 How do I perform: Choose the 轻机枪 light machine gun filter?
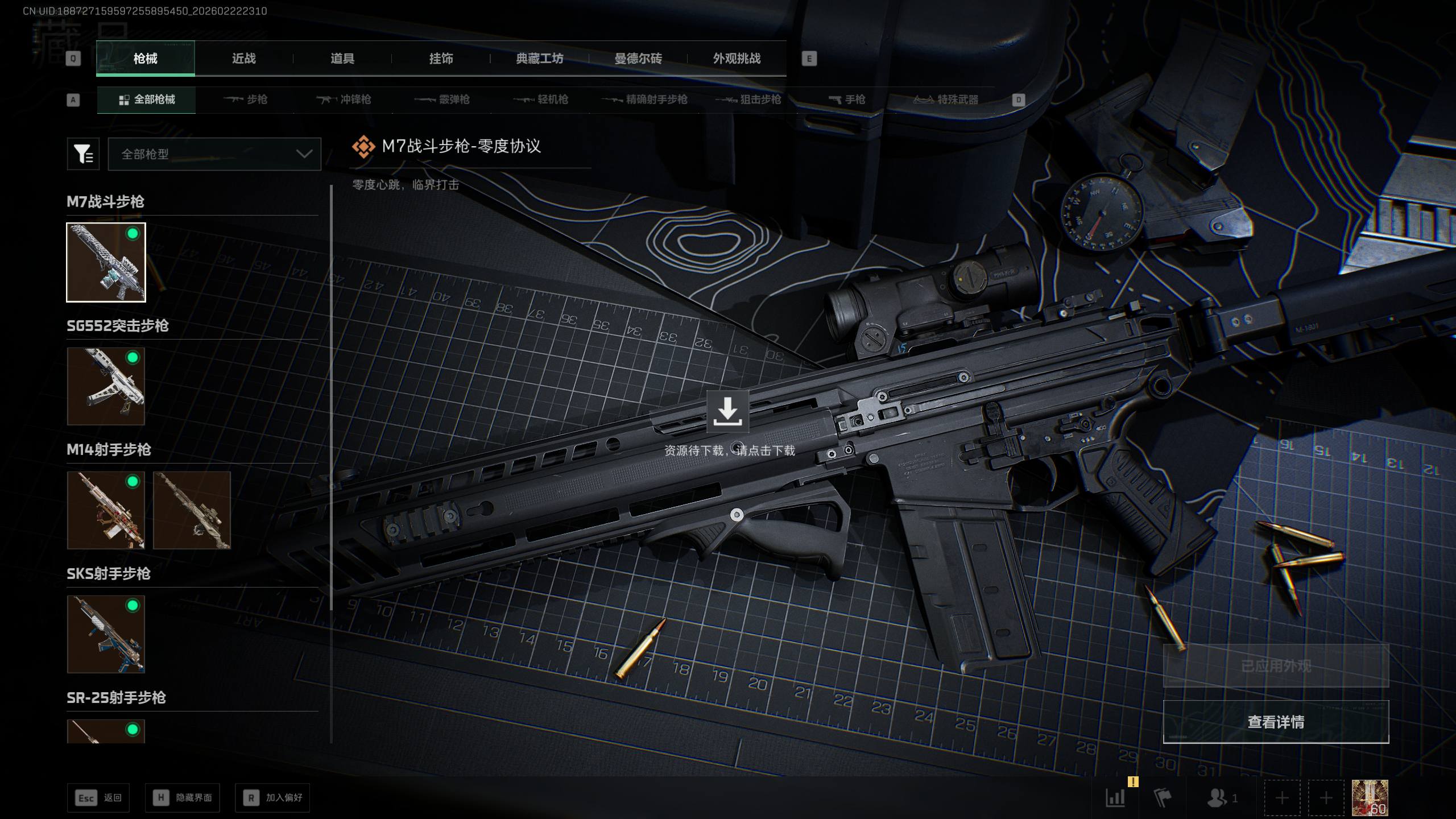[541, 100]
